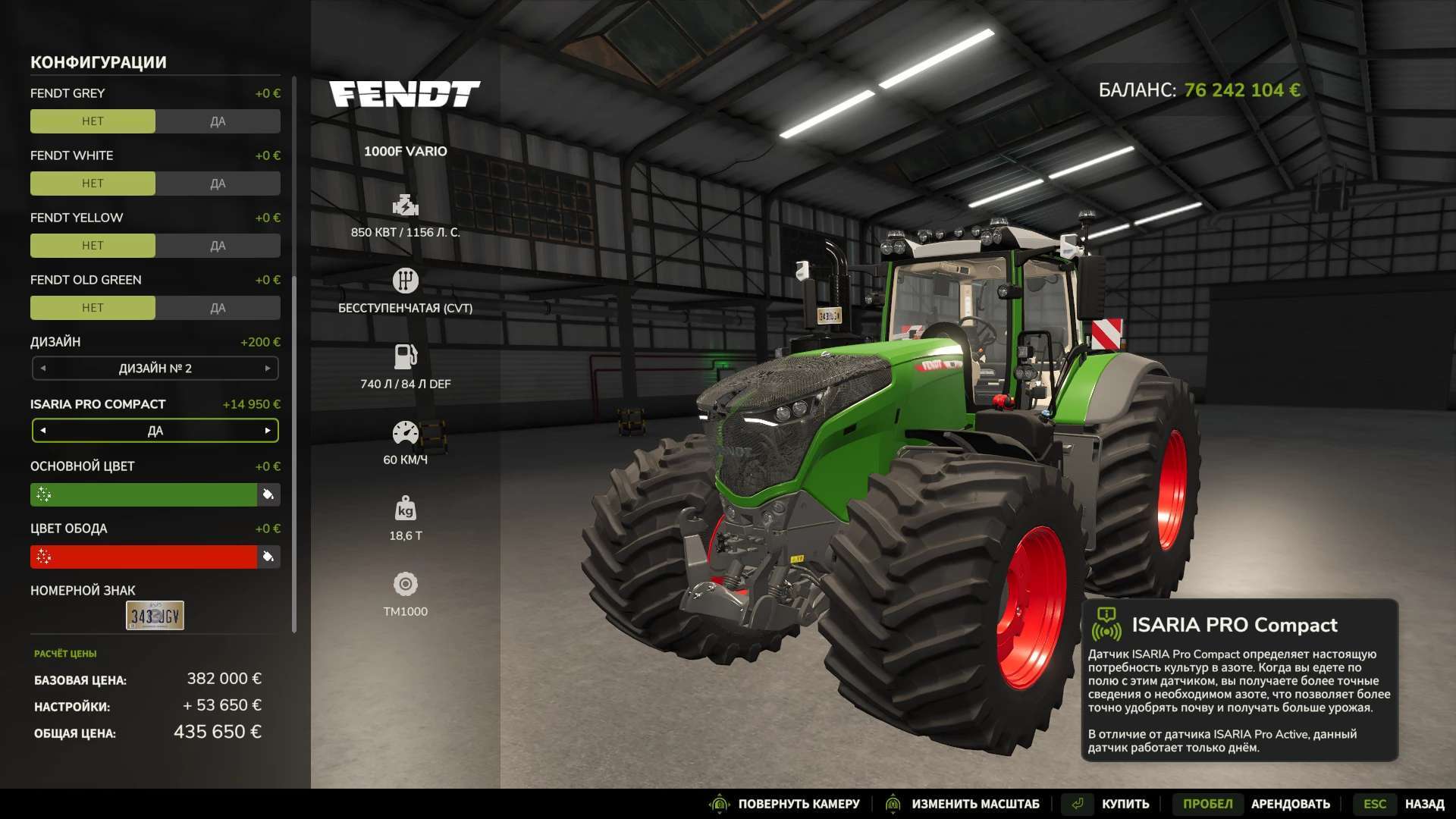Click left arrow of ISARIA Pro Compact option

[x=43, y=431]
